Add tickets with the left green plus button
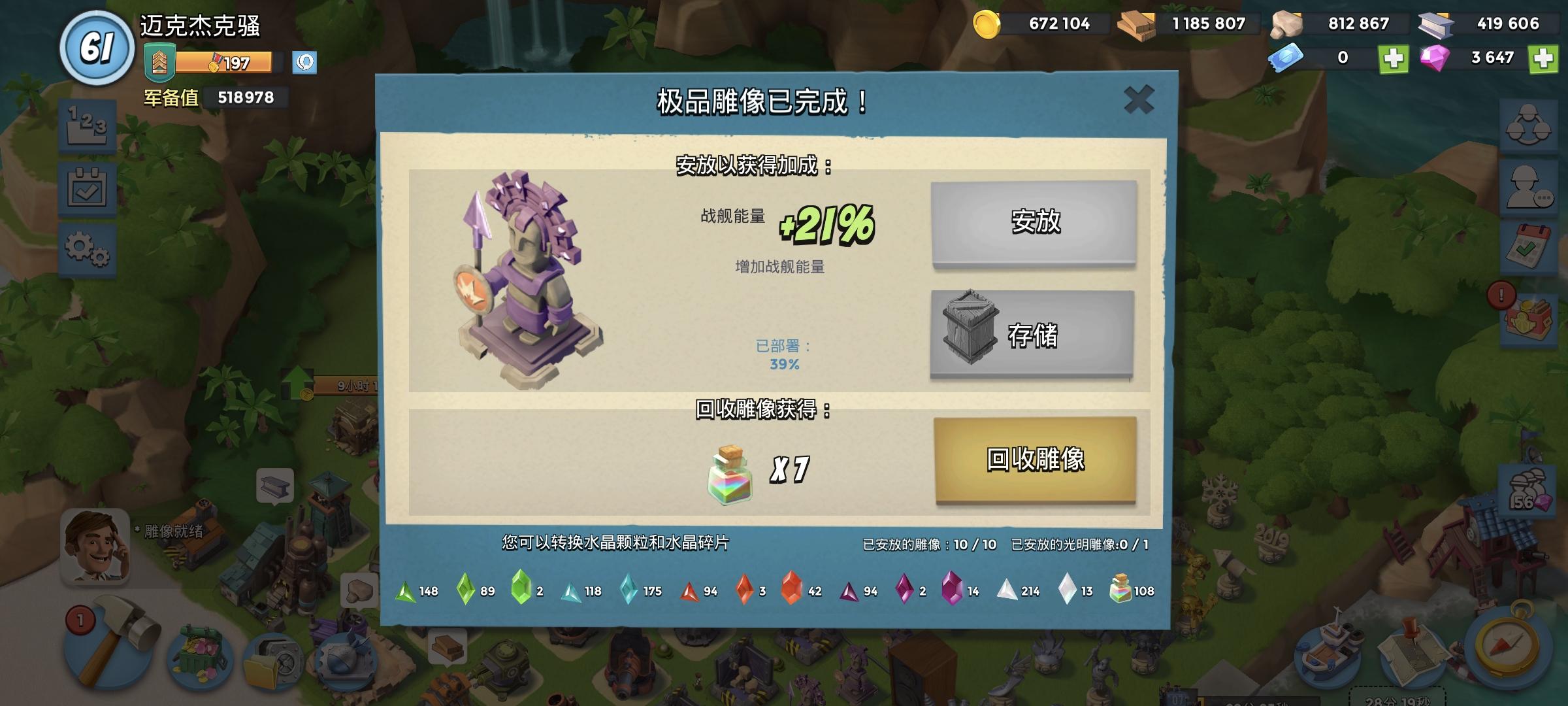 coord(1395,58)
